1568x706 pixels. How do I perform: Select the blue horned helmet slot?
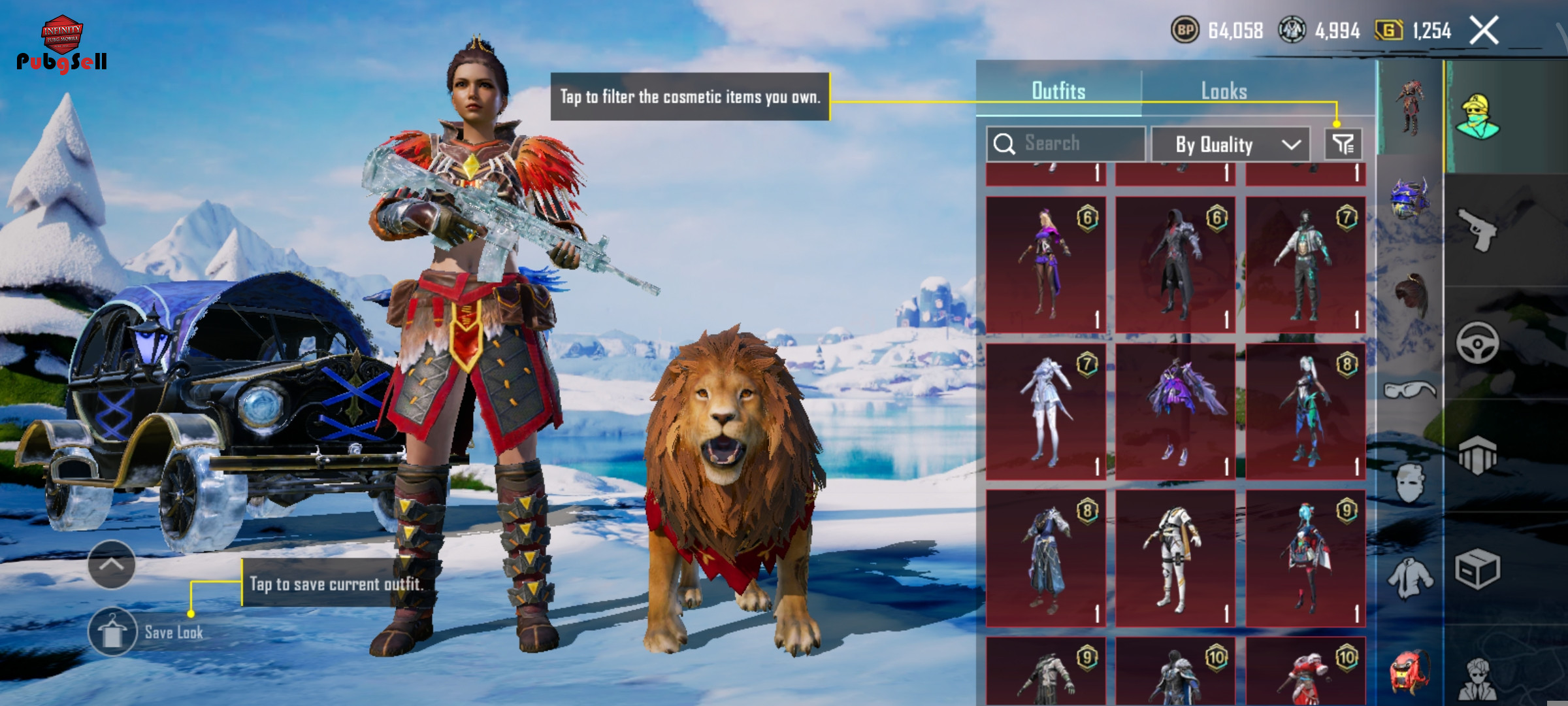pyautogui.click(x=1410, y=198)
